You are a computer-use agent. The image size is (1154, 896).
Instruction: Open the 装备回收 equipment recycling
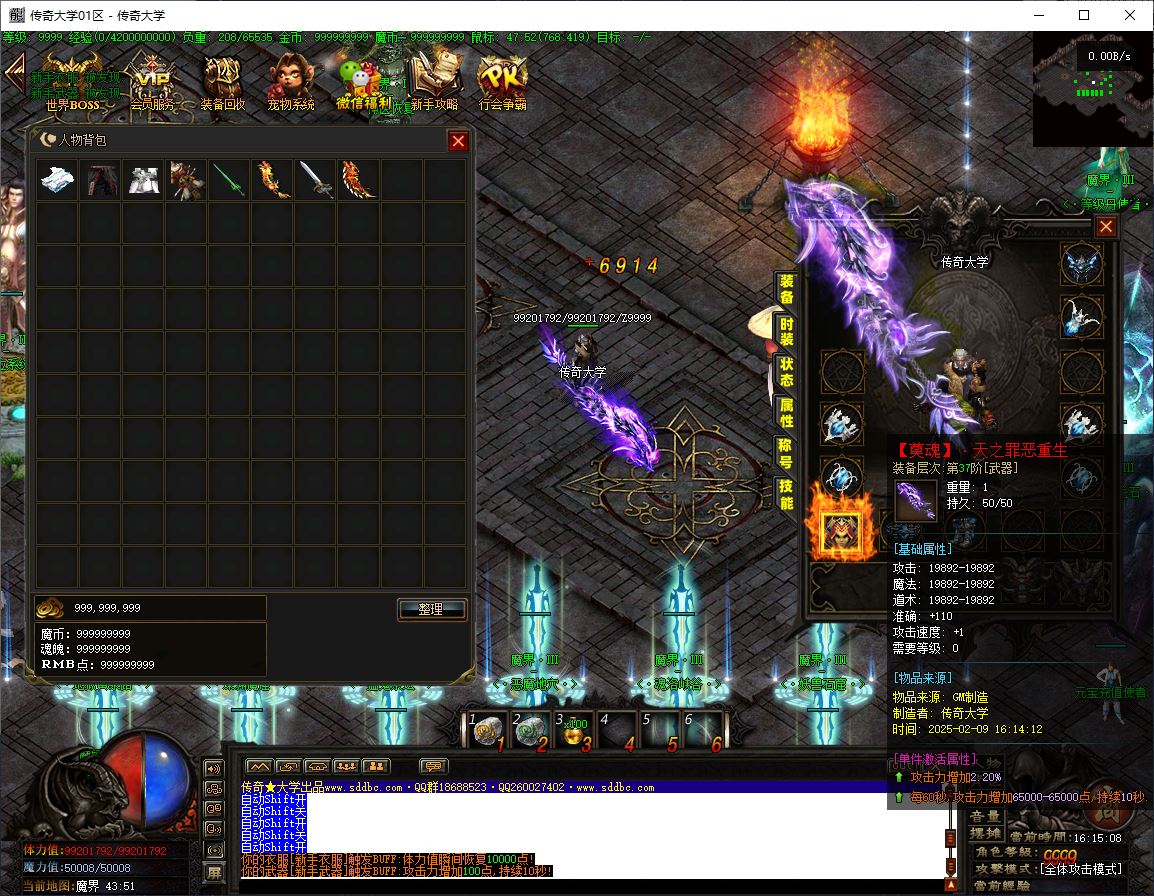tap(222, 80)
